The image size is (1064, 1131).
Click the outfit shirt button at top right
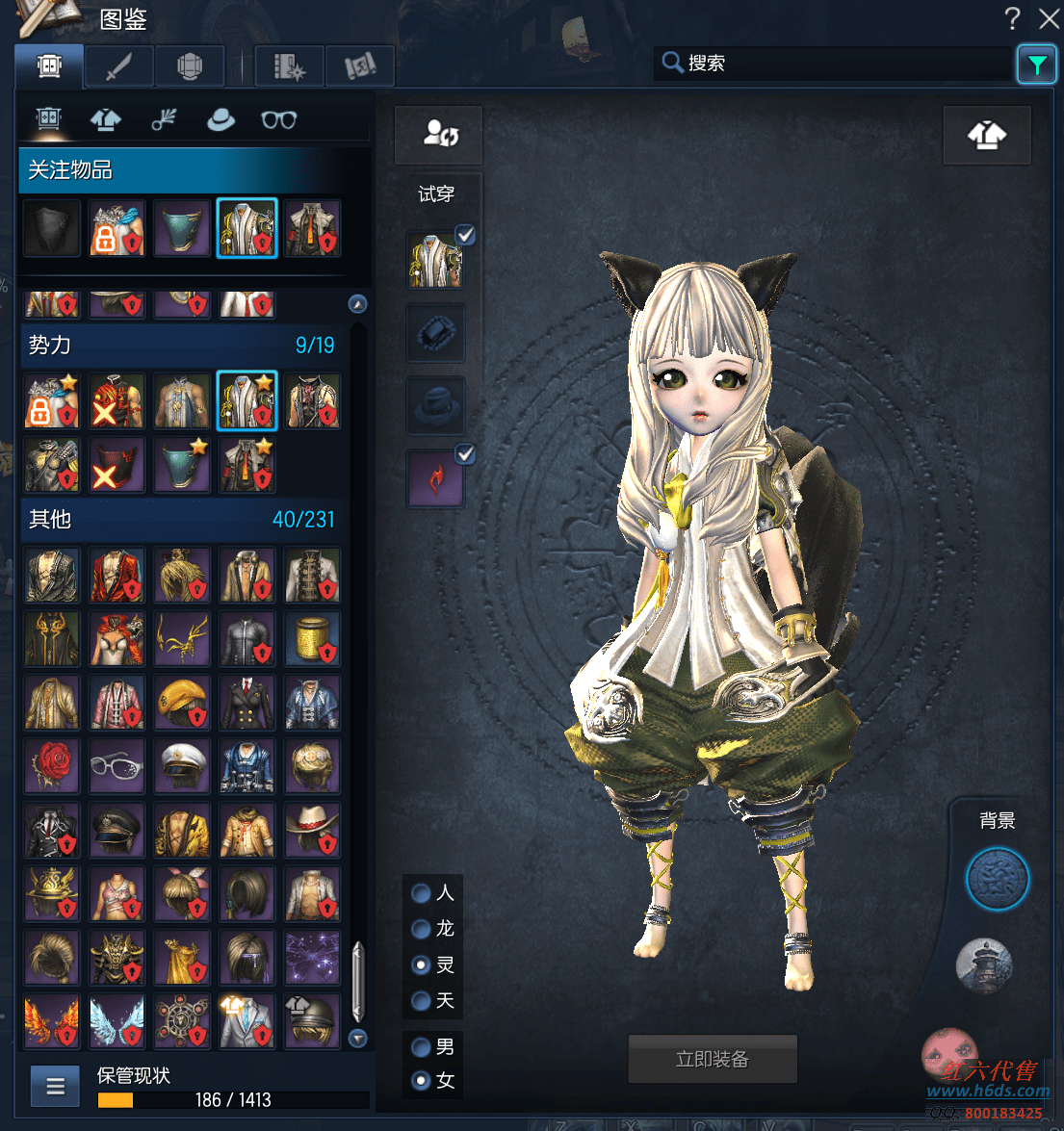986,135
